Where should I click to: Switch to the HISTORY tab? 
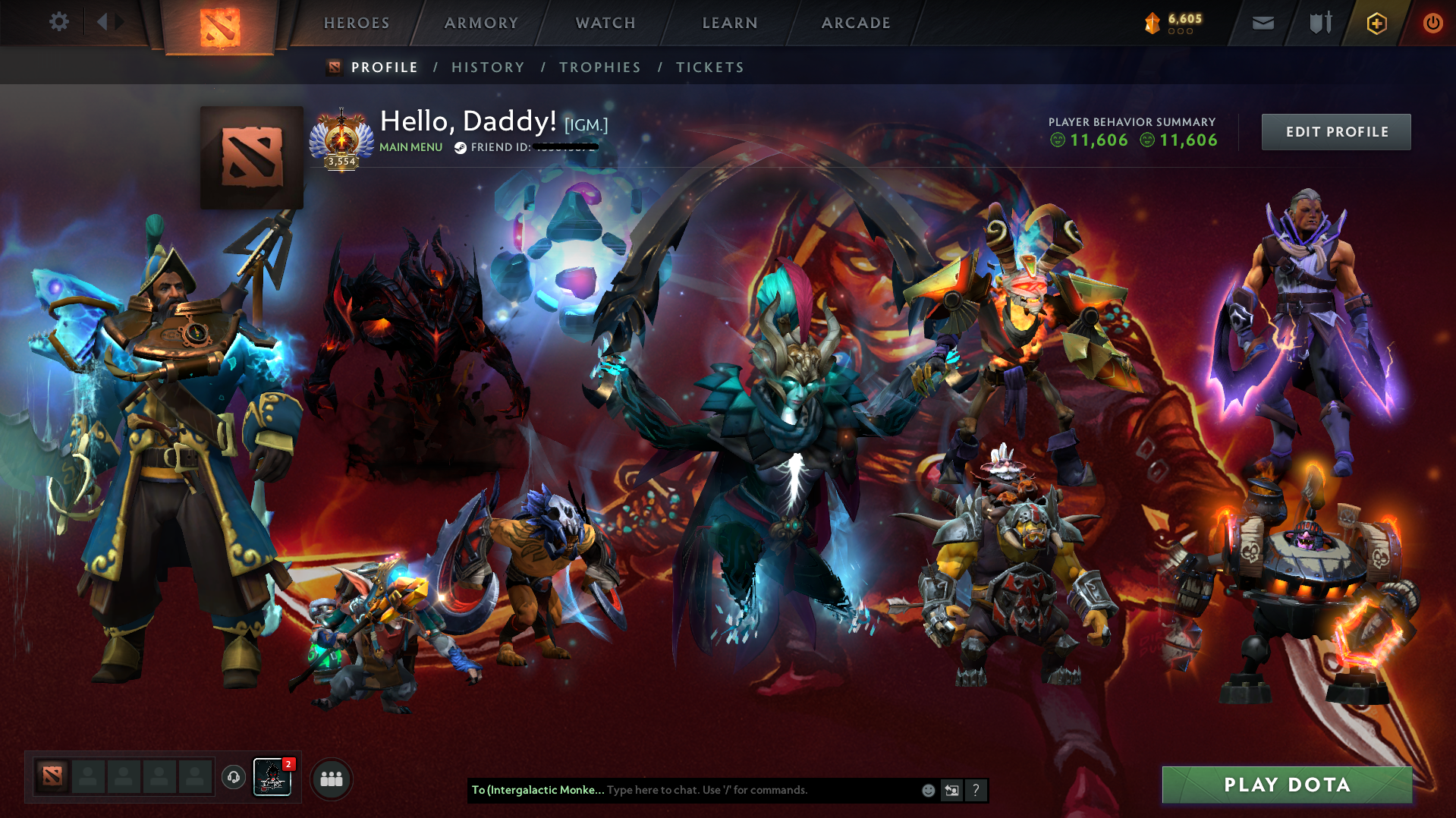click(x=487, y=67)
